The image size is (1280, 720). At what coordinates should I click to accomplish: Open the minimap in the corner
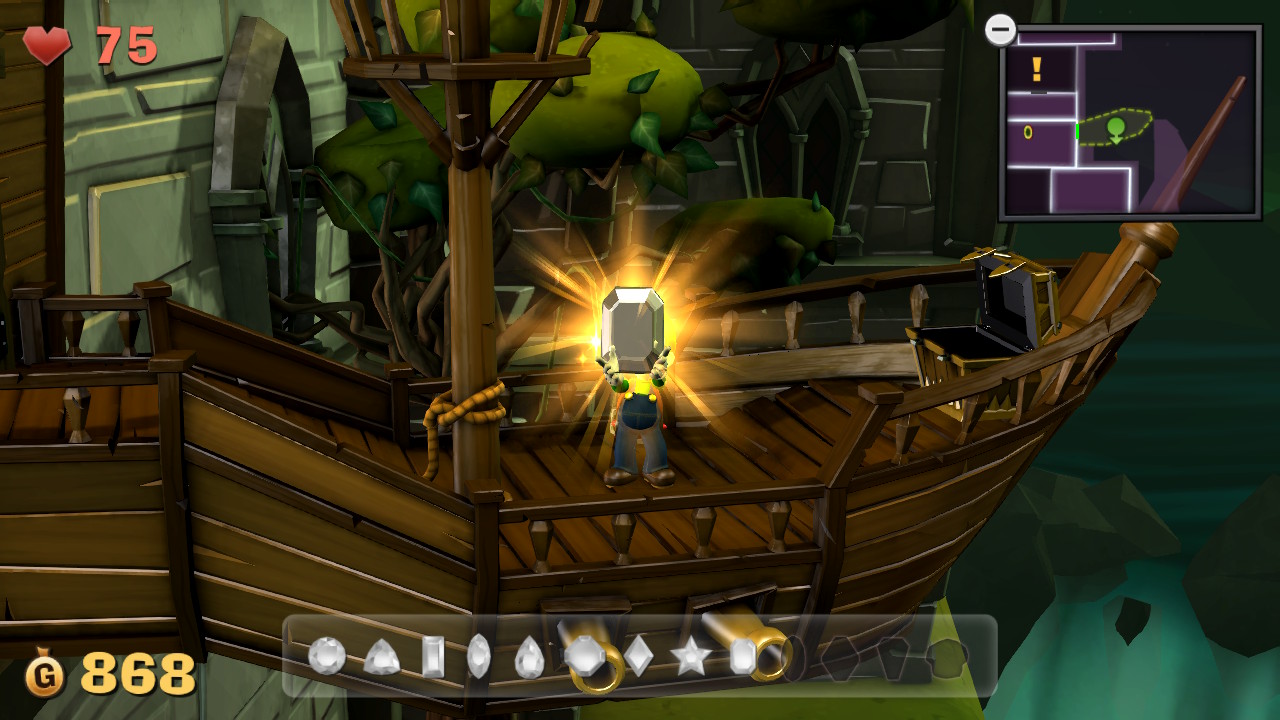1129,122
